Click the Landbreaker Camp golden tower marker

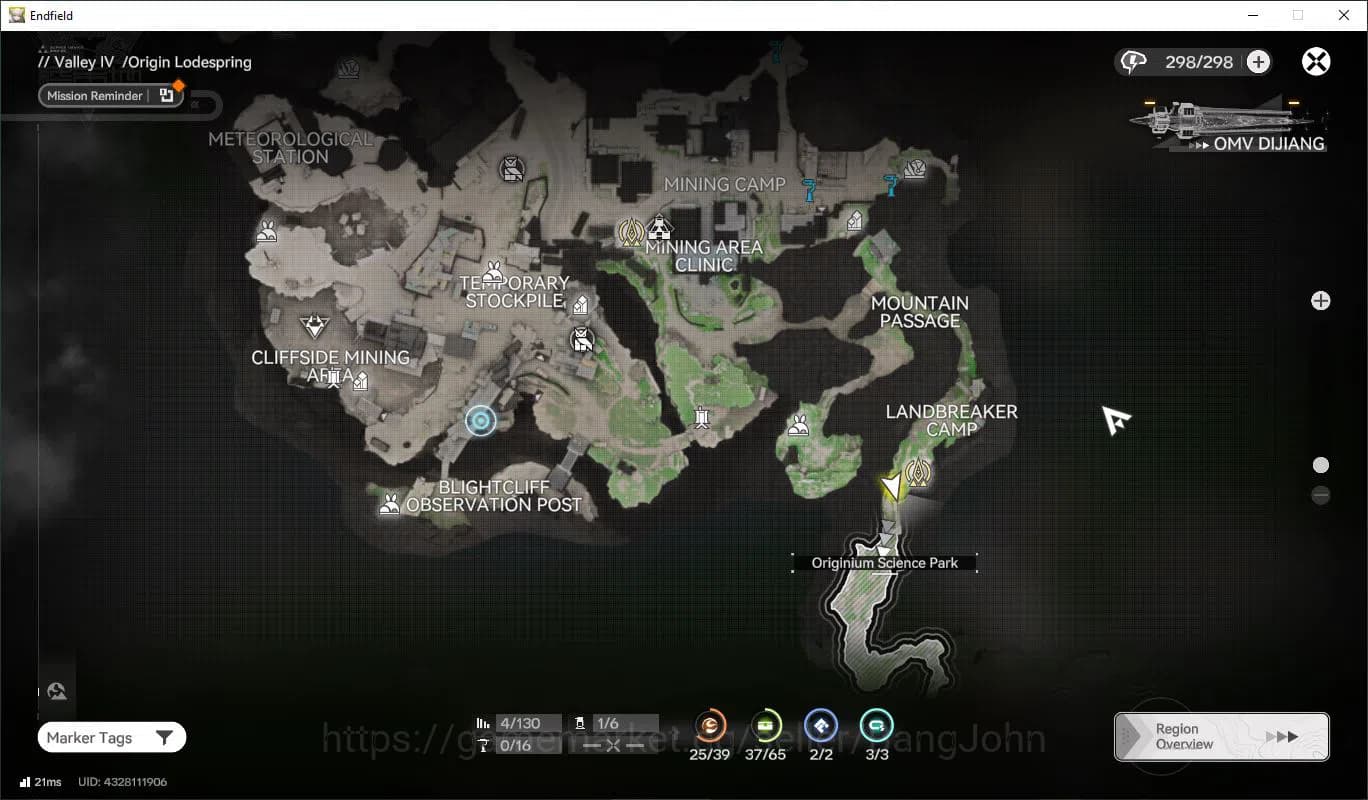[918, 472]
